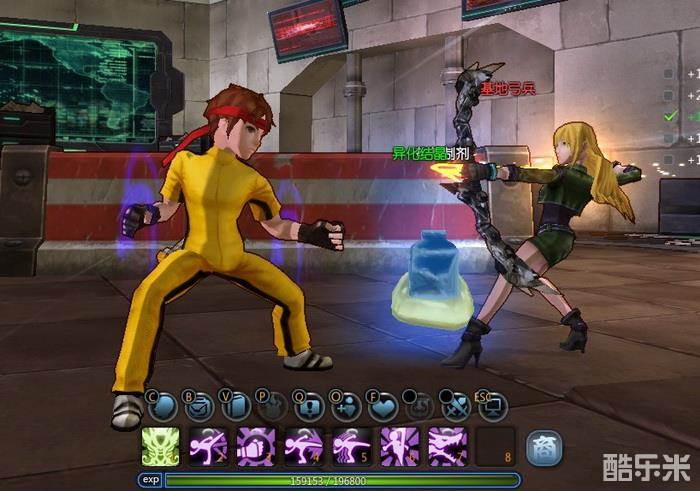This screenshot has height=491, width=700.
Task: Open the character panel icon labeled C
Action: [162, 406]
